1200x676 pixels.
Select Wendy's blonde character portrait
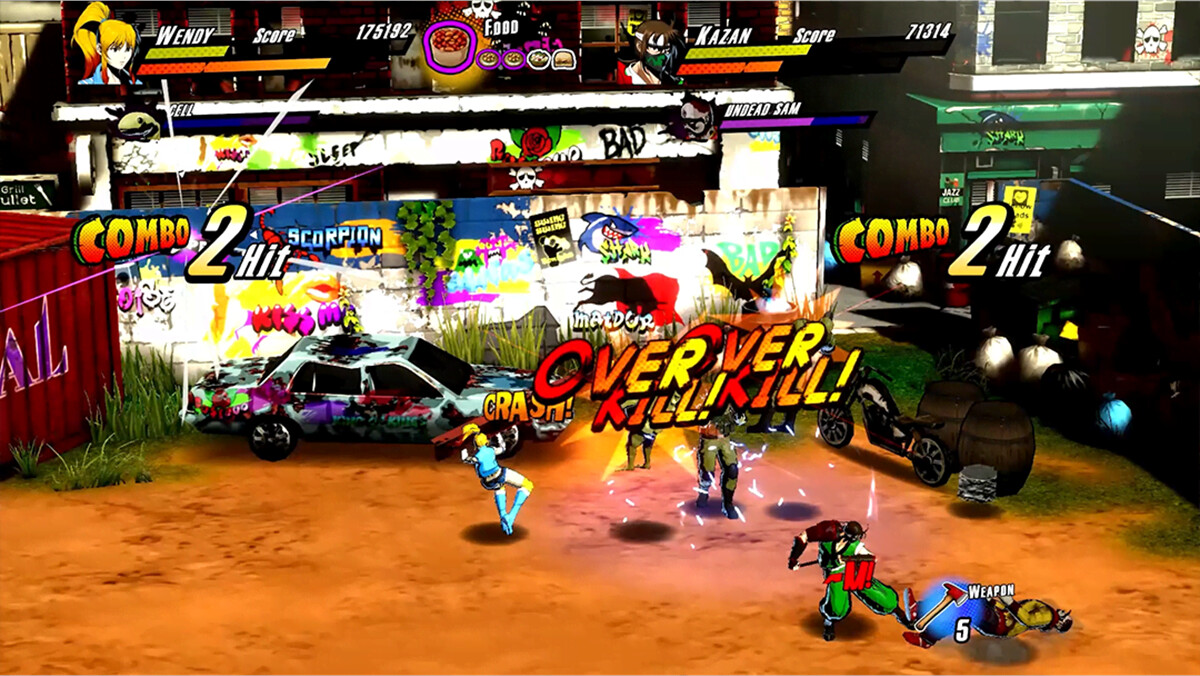click(104, 45)
